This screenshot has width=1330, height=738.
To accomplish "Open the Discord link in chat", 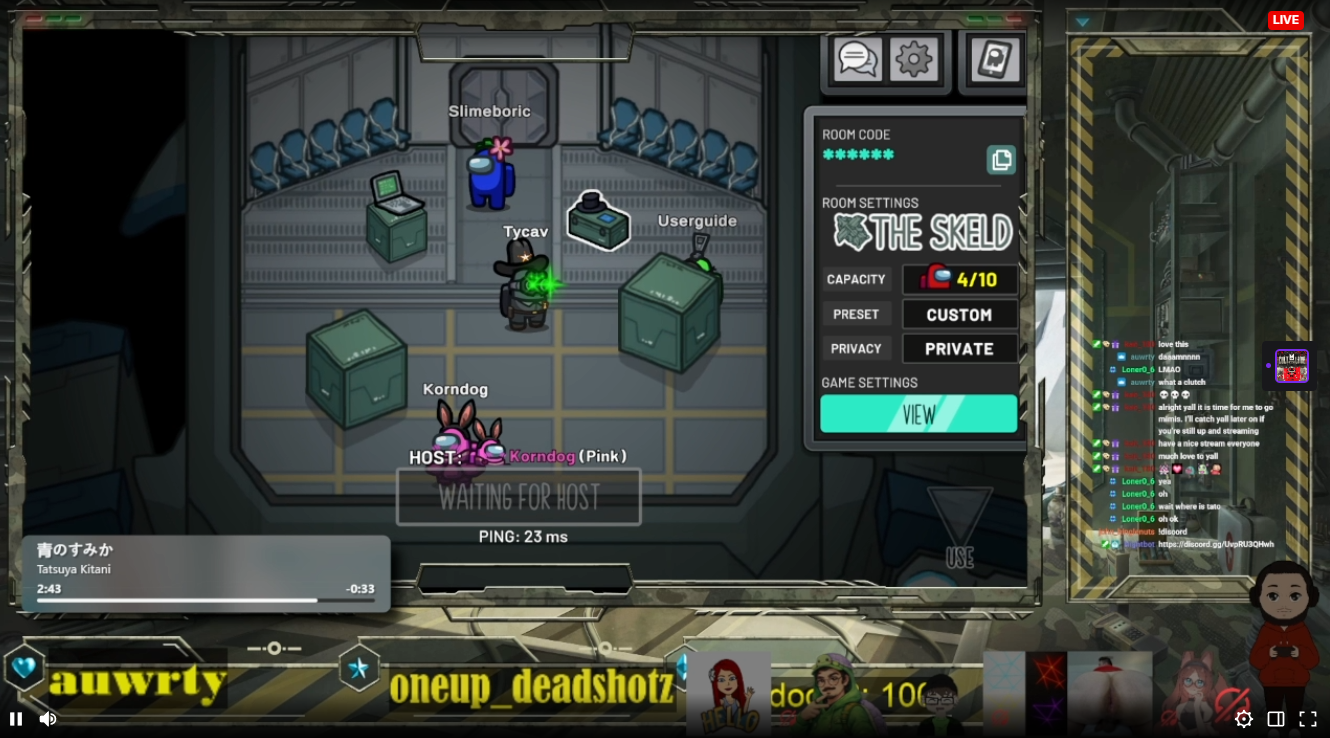I will (x=1215, y=545).
